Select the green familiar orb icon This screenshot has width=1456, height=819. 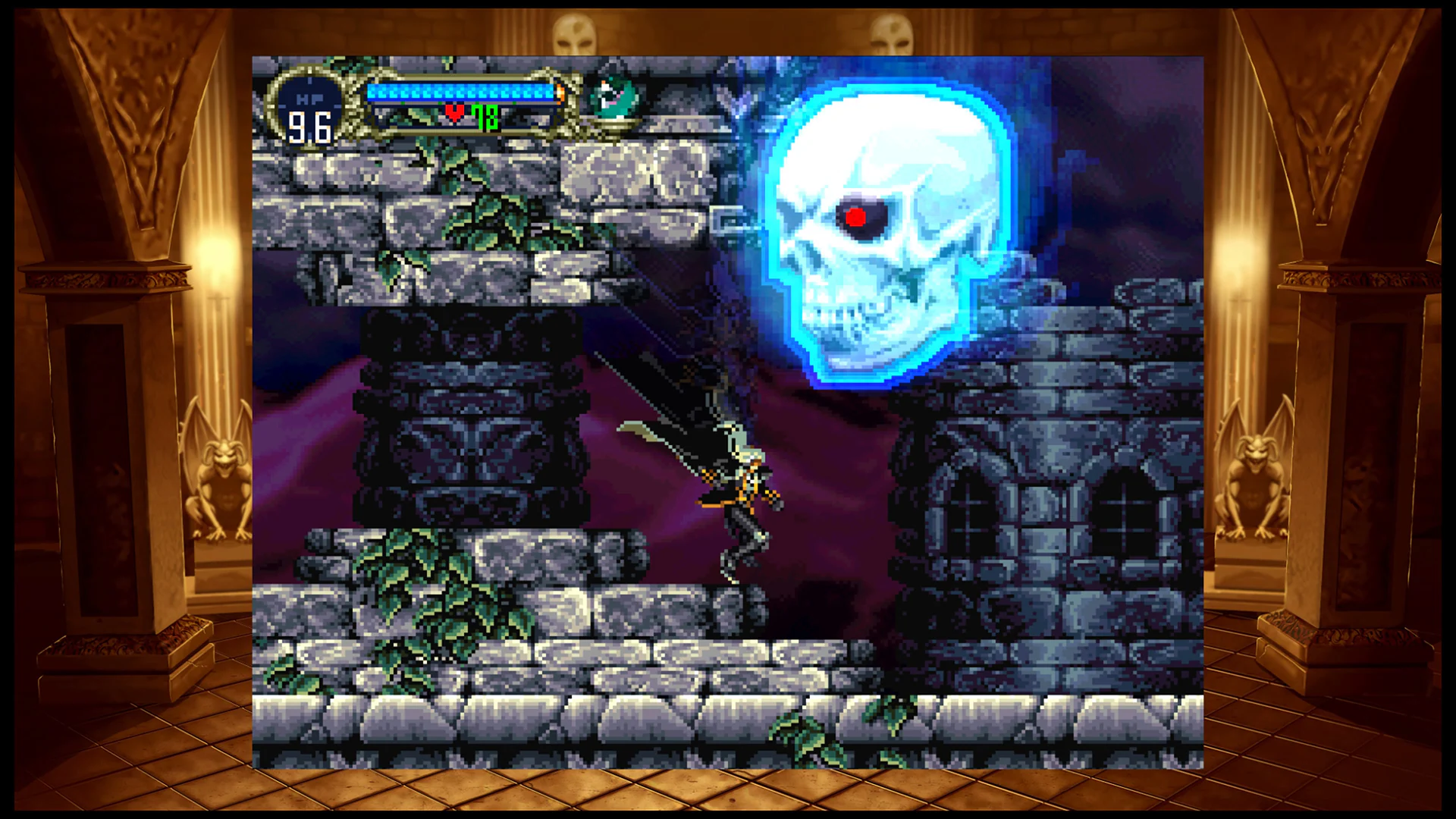point(611,97)
